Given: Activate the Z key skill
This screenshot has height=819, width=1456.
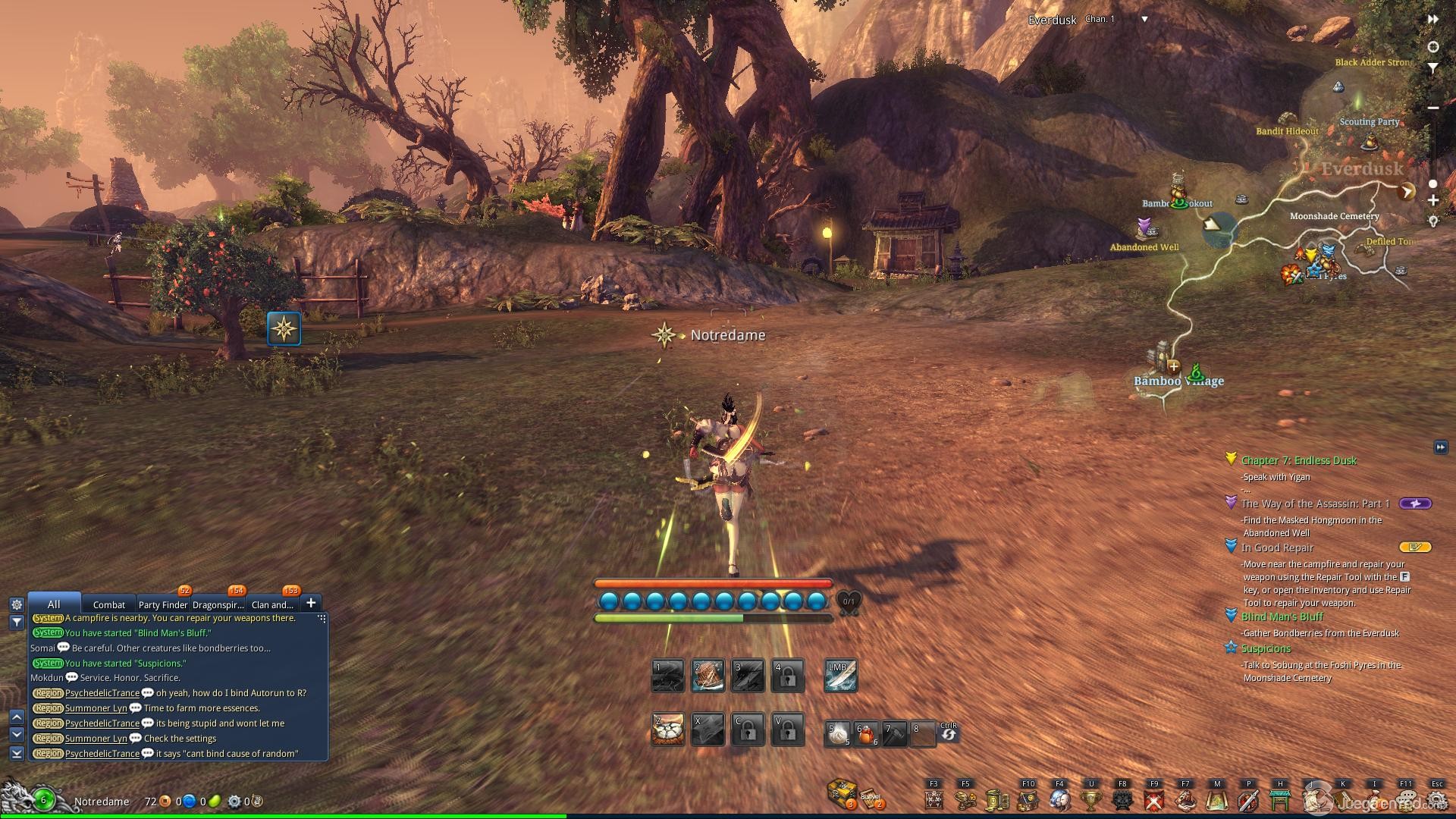Looking at the screenshot, I should tap(668, 730).
